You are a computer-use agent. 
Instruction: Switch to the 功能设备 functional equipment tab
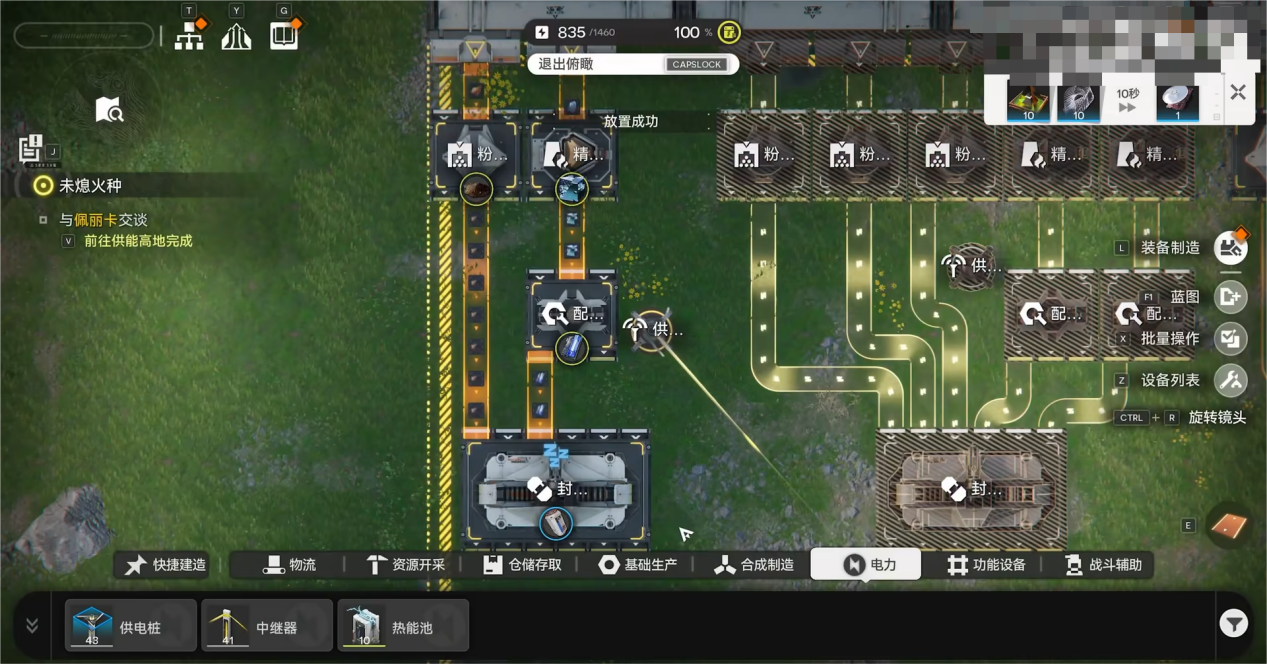pos(986,565)
